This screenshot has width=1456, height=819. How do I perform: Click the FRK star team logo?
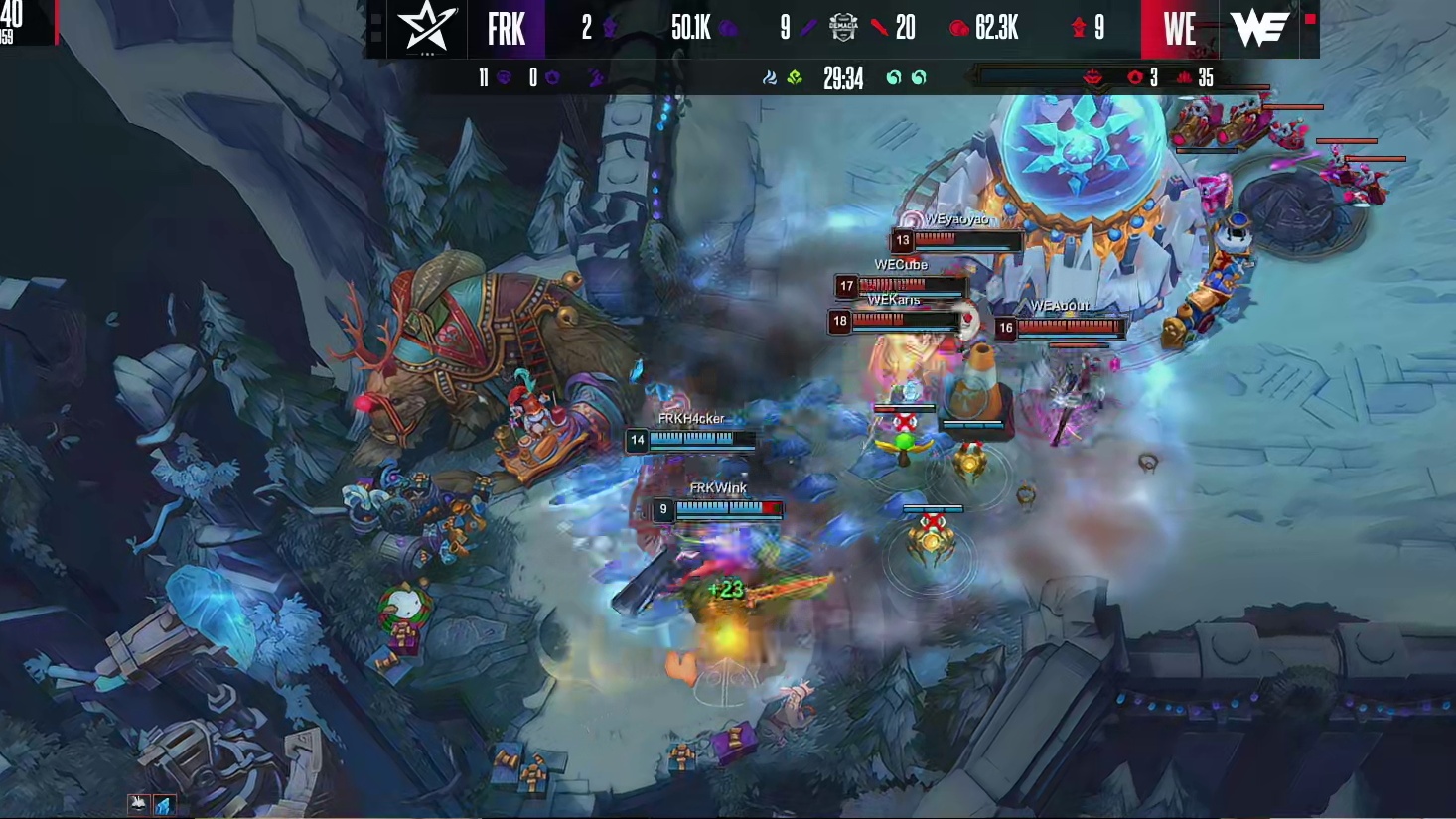427,28
